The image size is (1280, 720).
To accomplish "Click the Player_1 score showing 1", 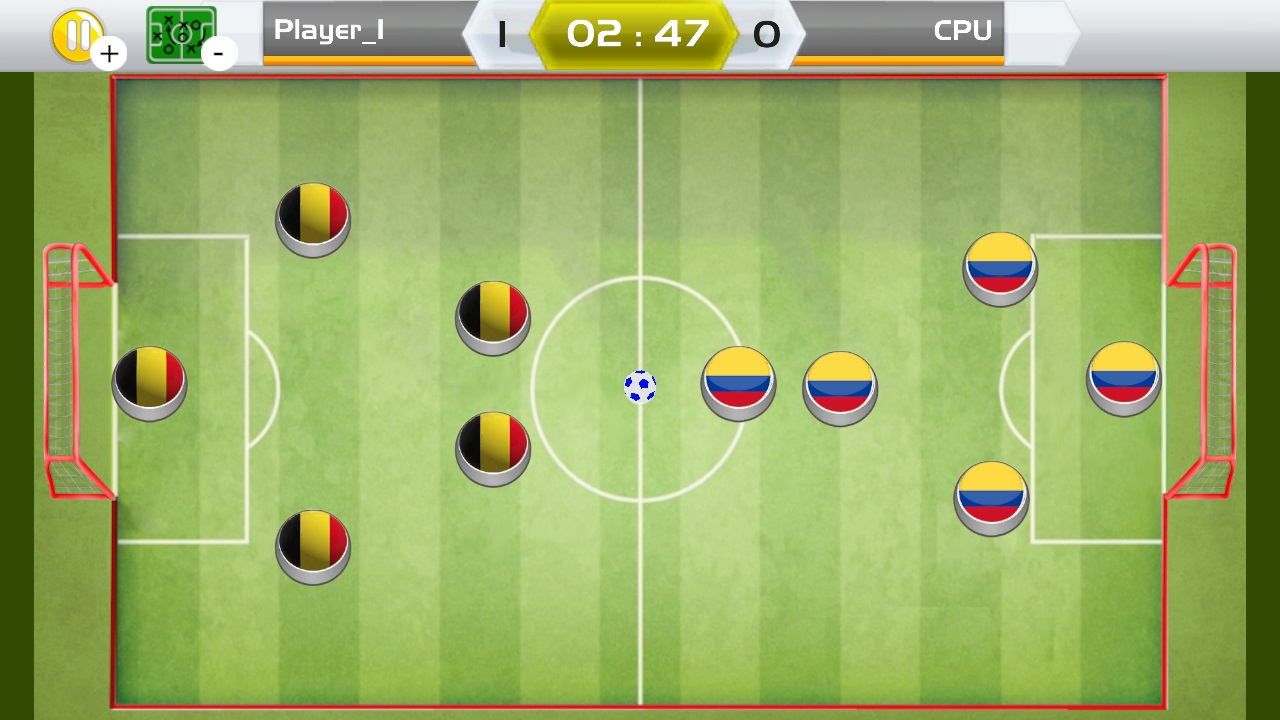I will click(x=501, y=34).
